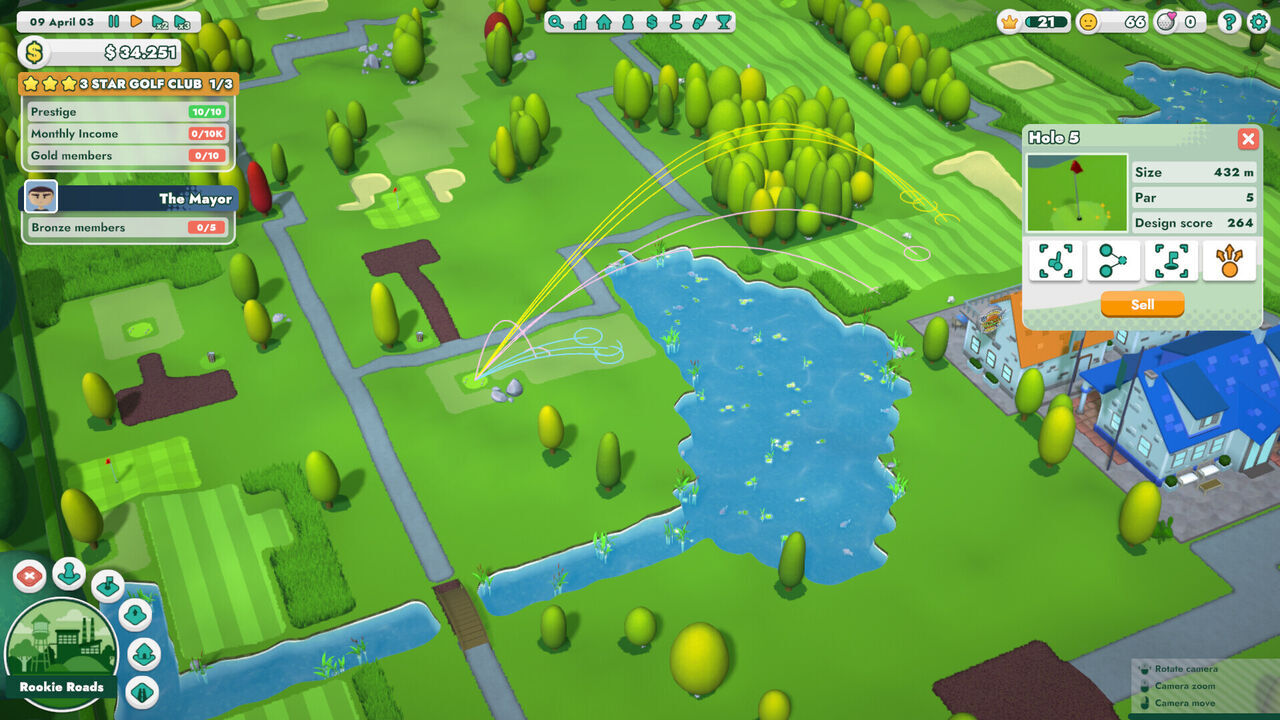
Task: Open the dollar sign finances panel
Action: pyautogui.click(x=652, y=21)
